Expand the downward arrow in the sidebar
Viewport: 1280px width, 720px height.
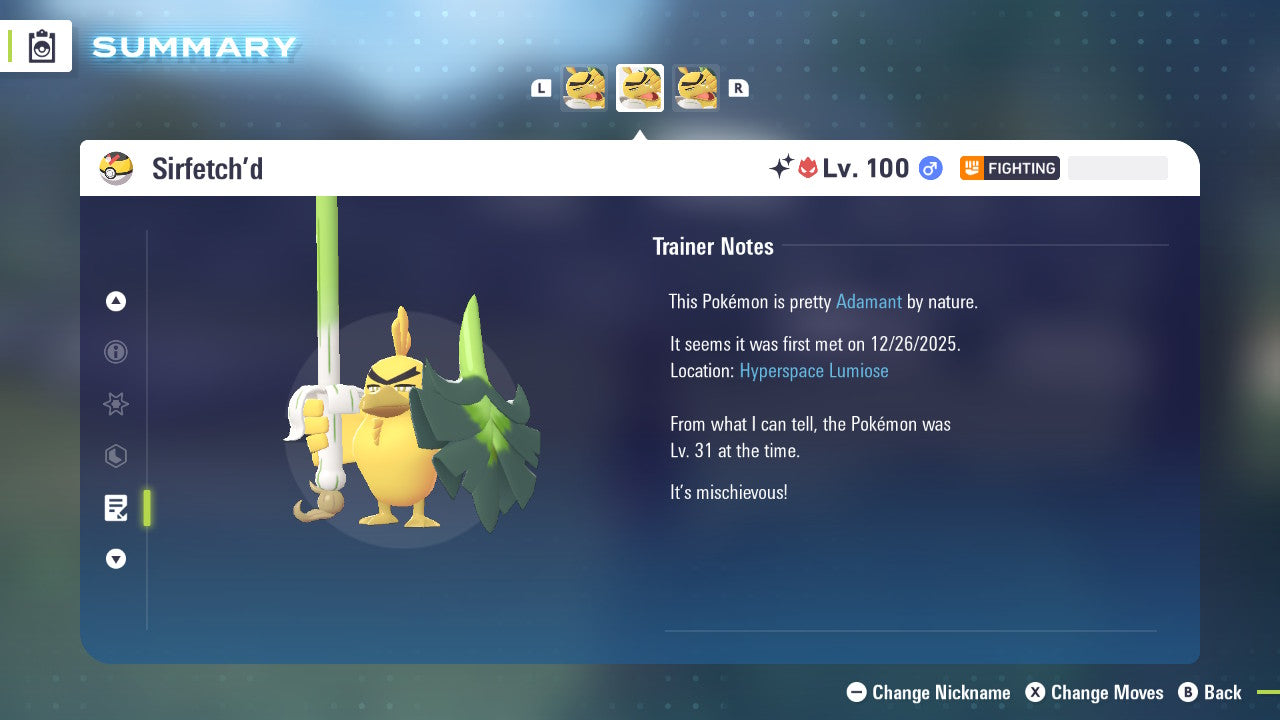click(x=116, y=559)
